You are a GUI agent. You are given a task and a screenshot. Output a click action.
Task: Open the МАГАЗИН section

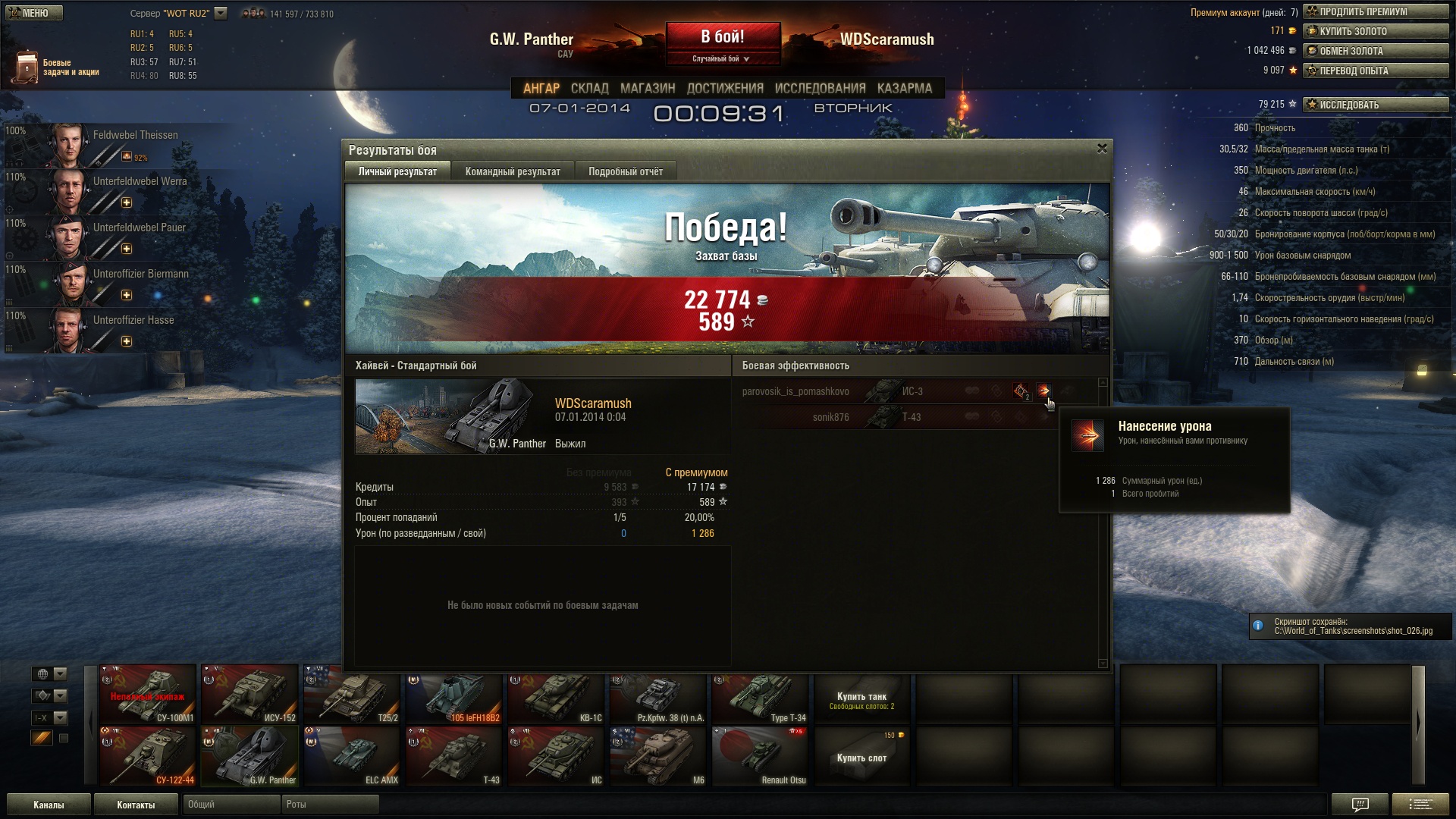(x=648, y=88)
